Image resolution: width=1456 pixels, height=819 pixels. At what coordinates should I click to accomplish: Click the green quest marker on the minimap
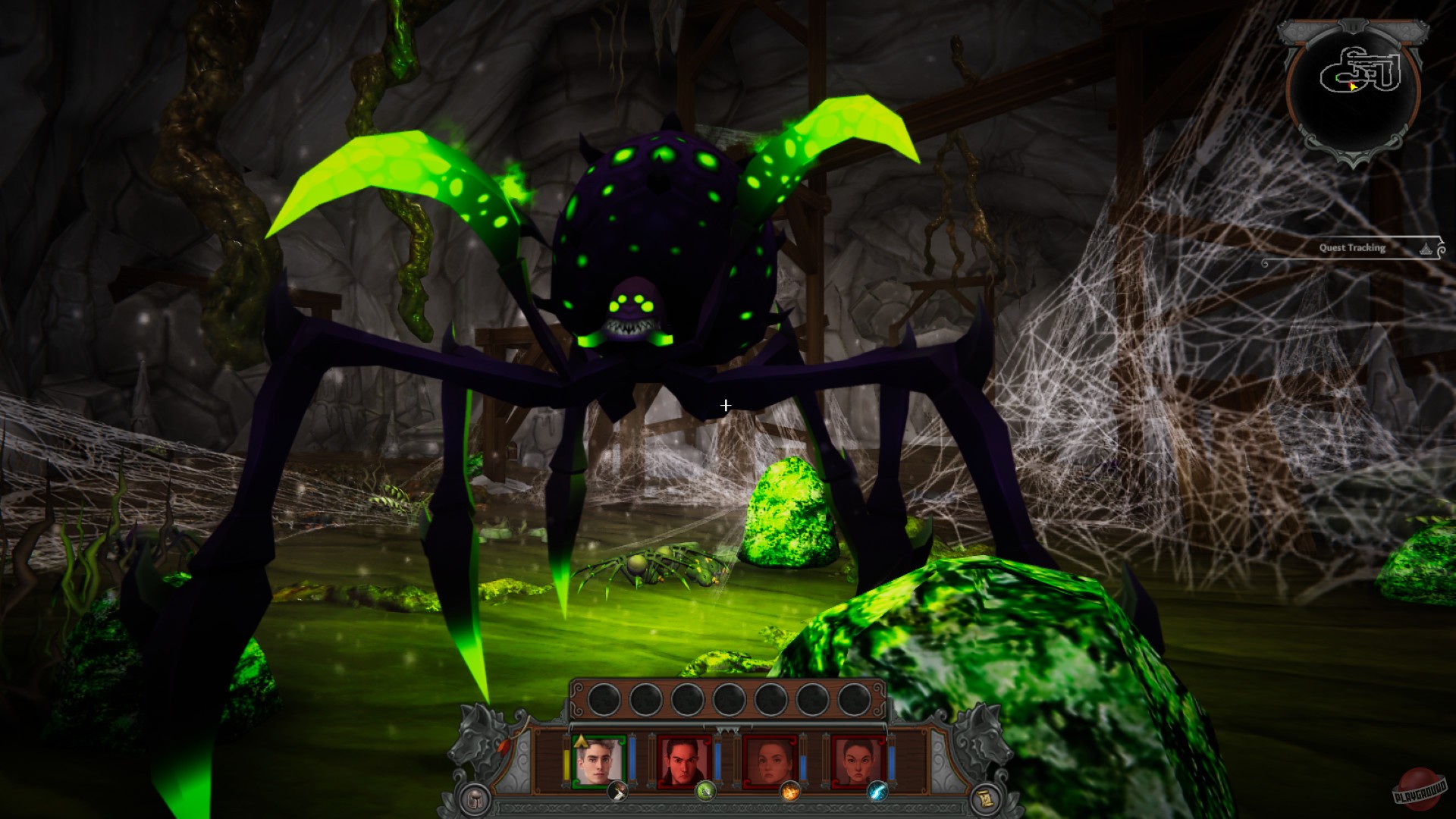click(1337, 77)
